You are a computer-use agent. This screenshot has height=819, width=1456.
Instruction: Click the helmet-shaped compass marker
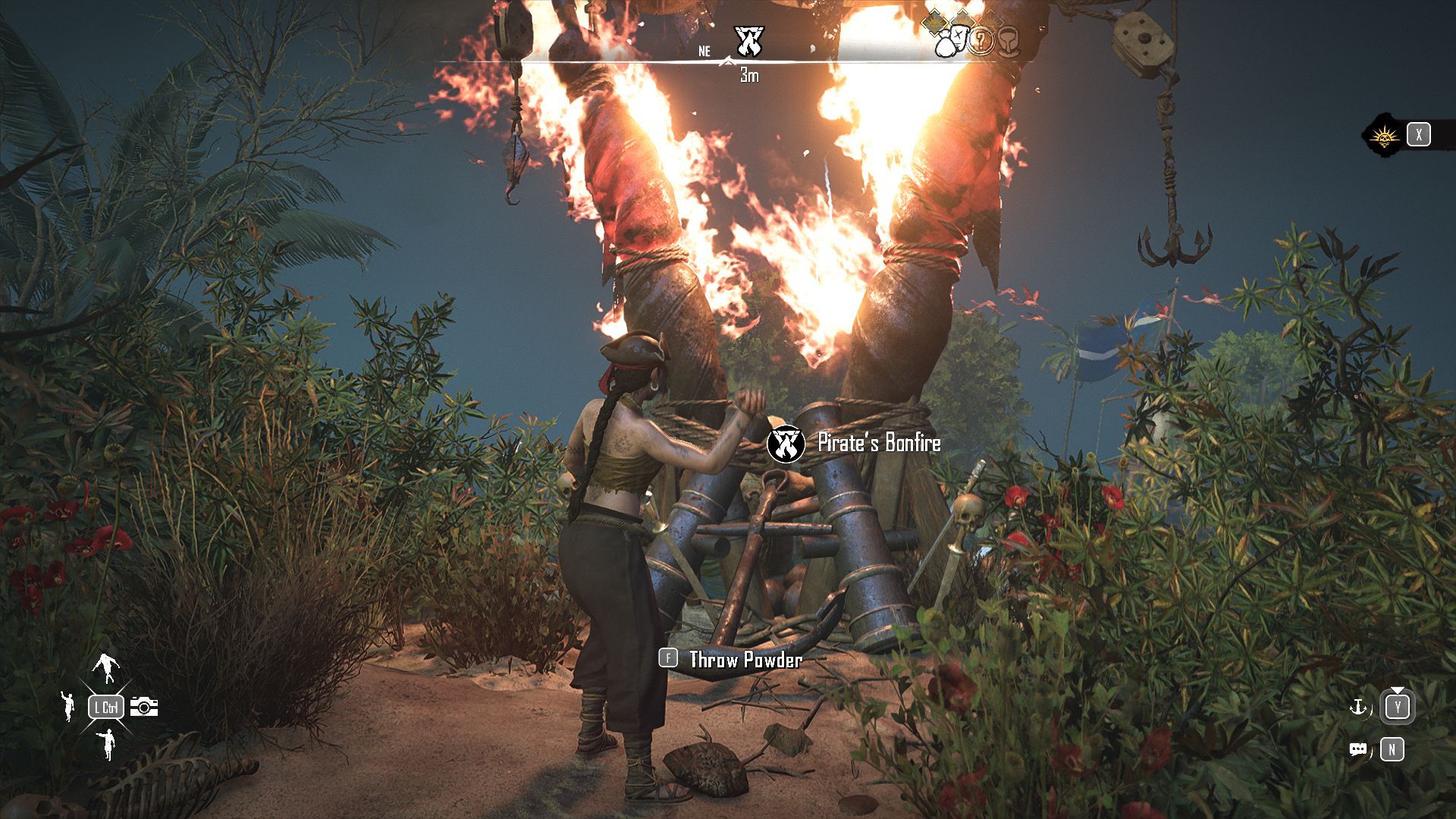[x=1009, y=41]
